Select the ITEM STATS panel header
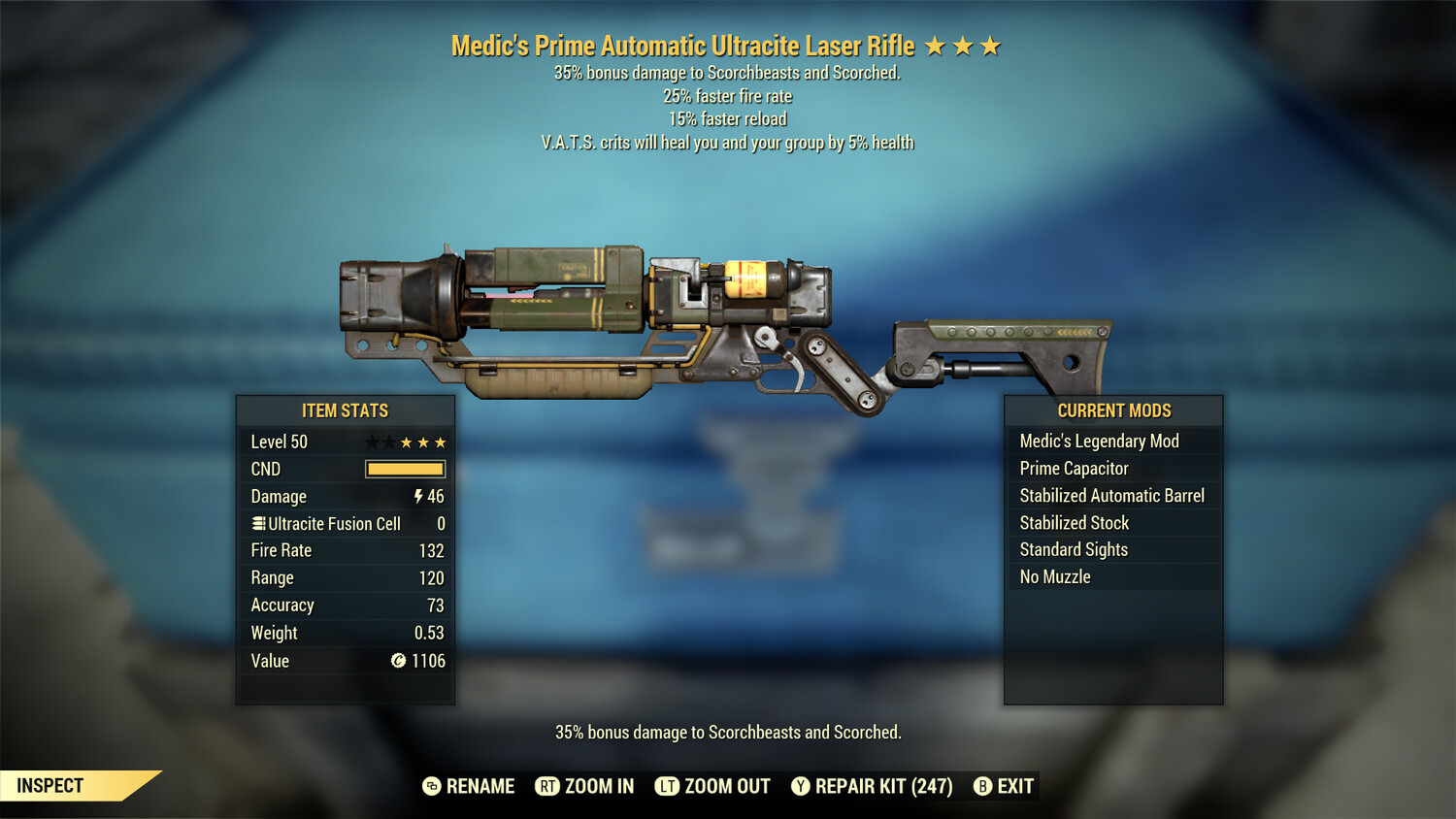This screenshot has width=1456, height=819. [x=345, y=410]
